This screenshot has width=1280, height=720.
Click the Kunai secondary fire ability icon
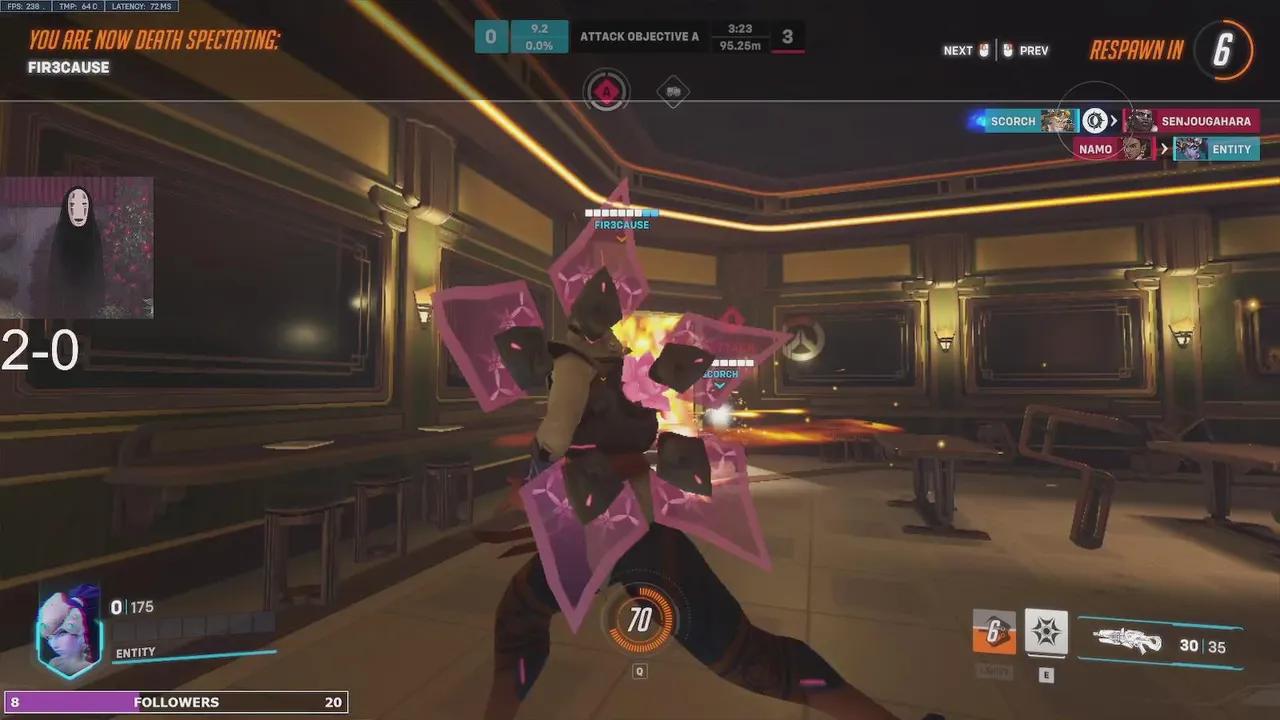pos(1044,632)
